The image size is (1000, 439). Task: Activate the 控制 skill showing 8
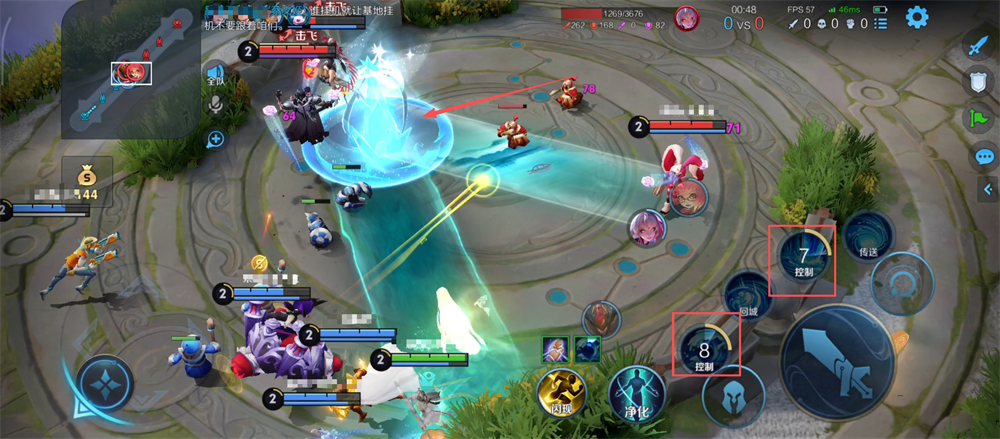pos(705,349)
